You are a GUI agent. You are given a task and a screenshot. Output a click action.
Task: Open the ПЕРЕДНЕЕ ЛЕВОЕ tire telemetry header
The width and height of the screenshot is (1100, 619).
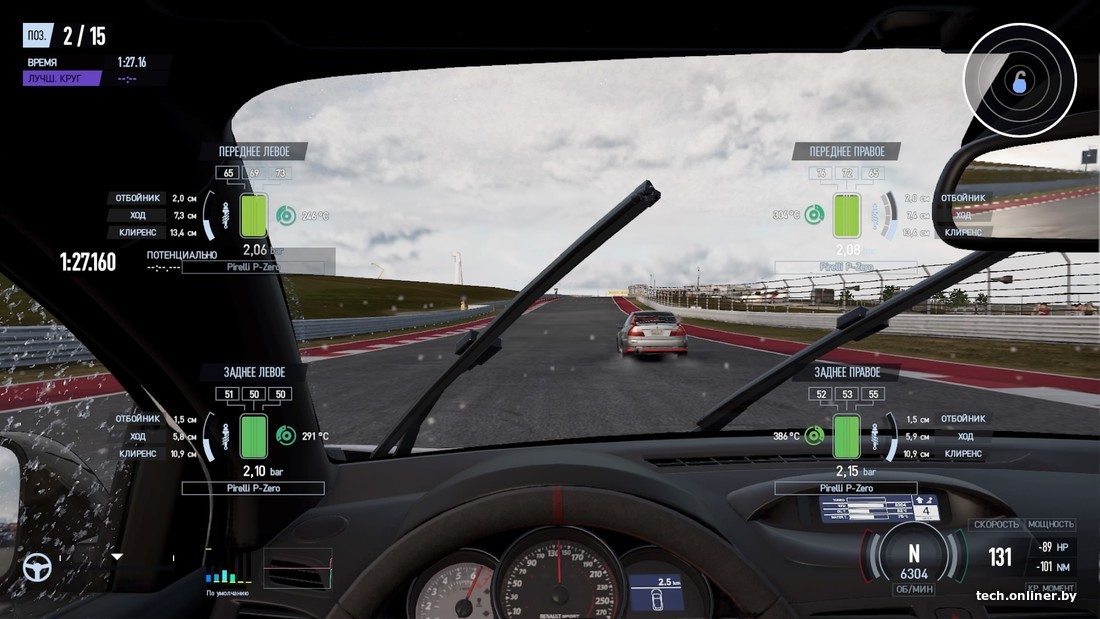point(254,152)
